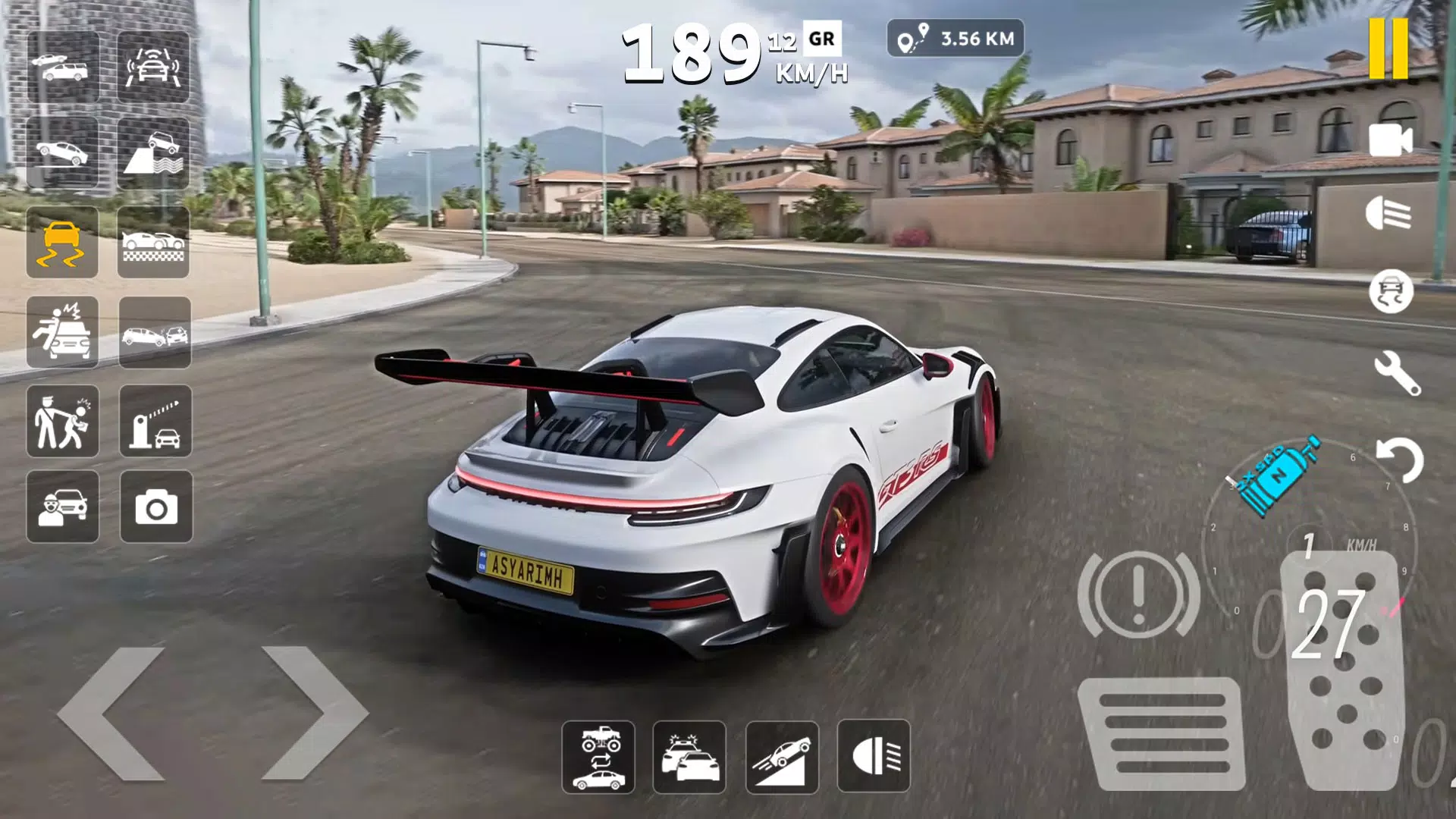The image size is (1456, 819).
Task: Open the taxi passenger mode
Action: pyautogui.click(x=63, y=507)
